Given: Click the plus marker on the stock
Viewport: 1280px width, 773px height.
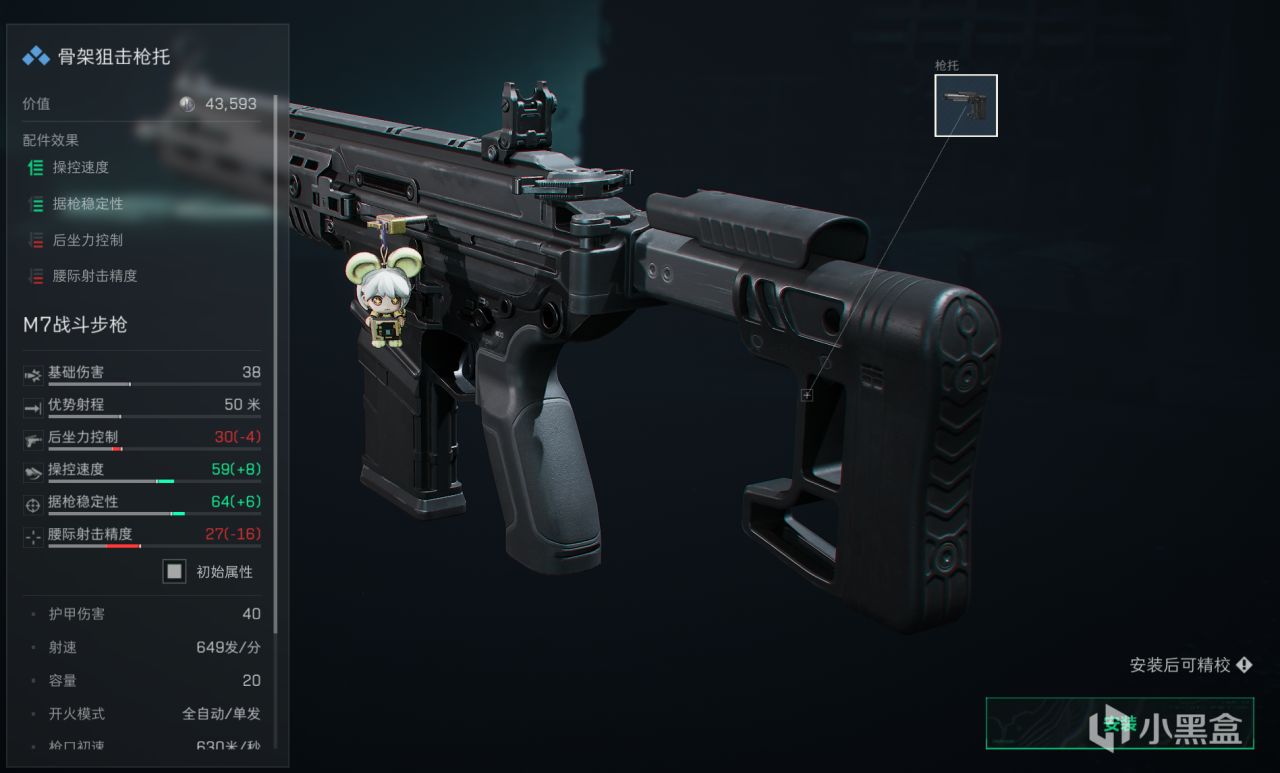Looking at the screenshot, I should click(807, 395).
